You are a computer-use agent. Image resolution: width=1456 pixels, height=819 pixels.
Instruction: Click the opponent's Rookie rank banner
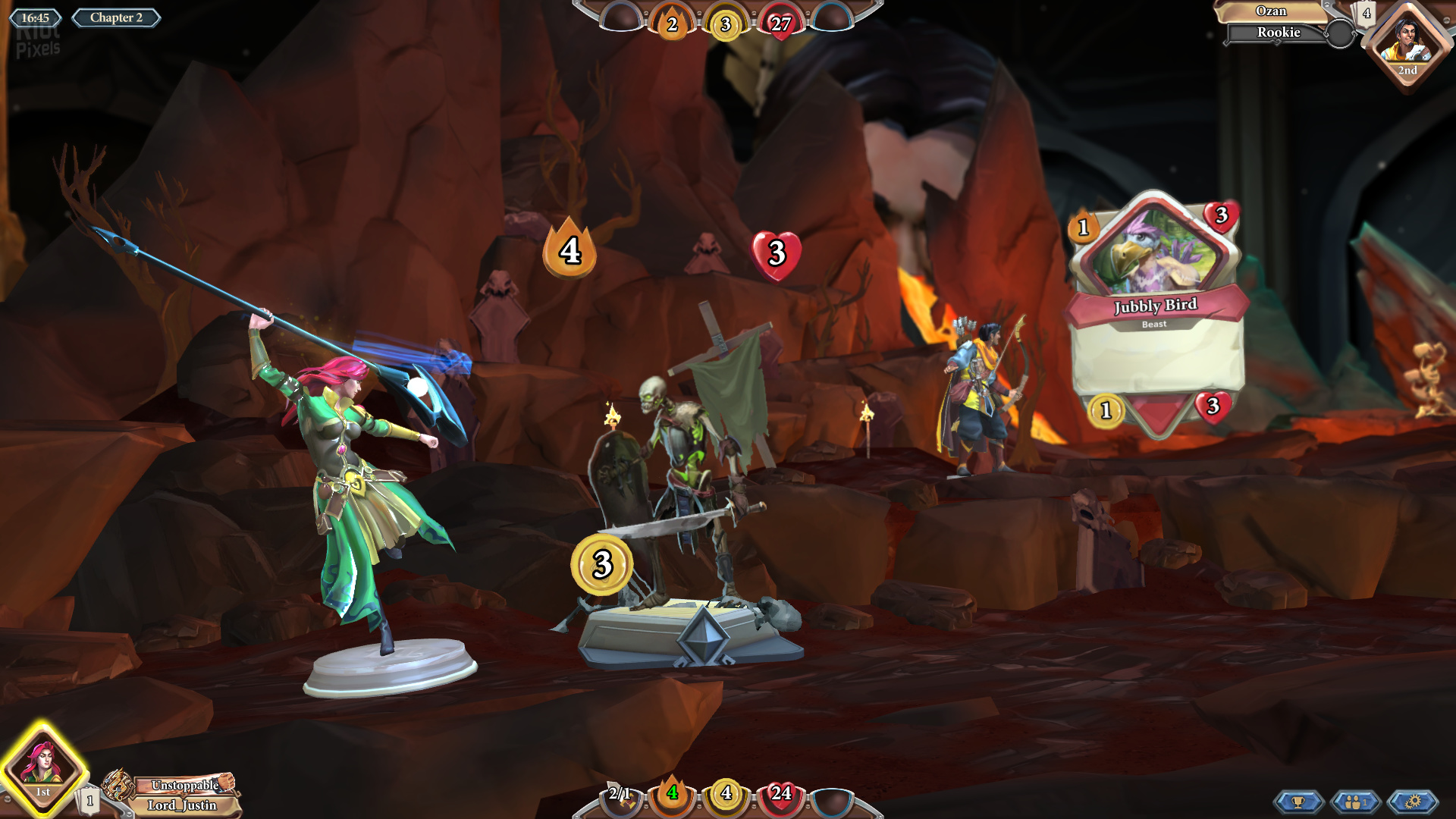(x=1278, y=32)
